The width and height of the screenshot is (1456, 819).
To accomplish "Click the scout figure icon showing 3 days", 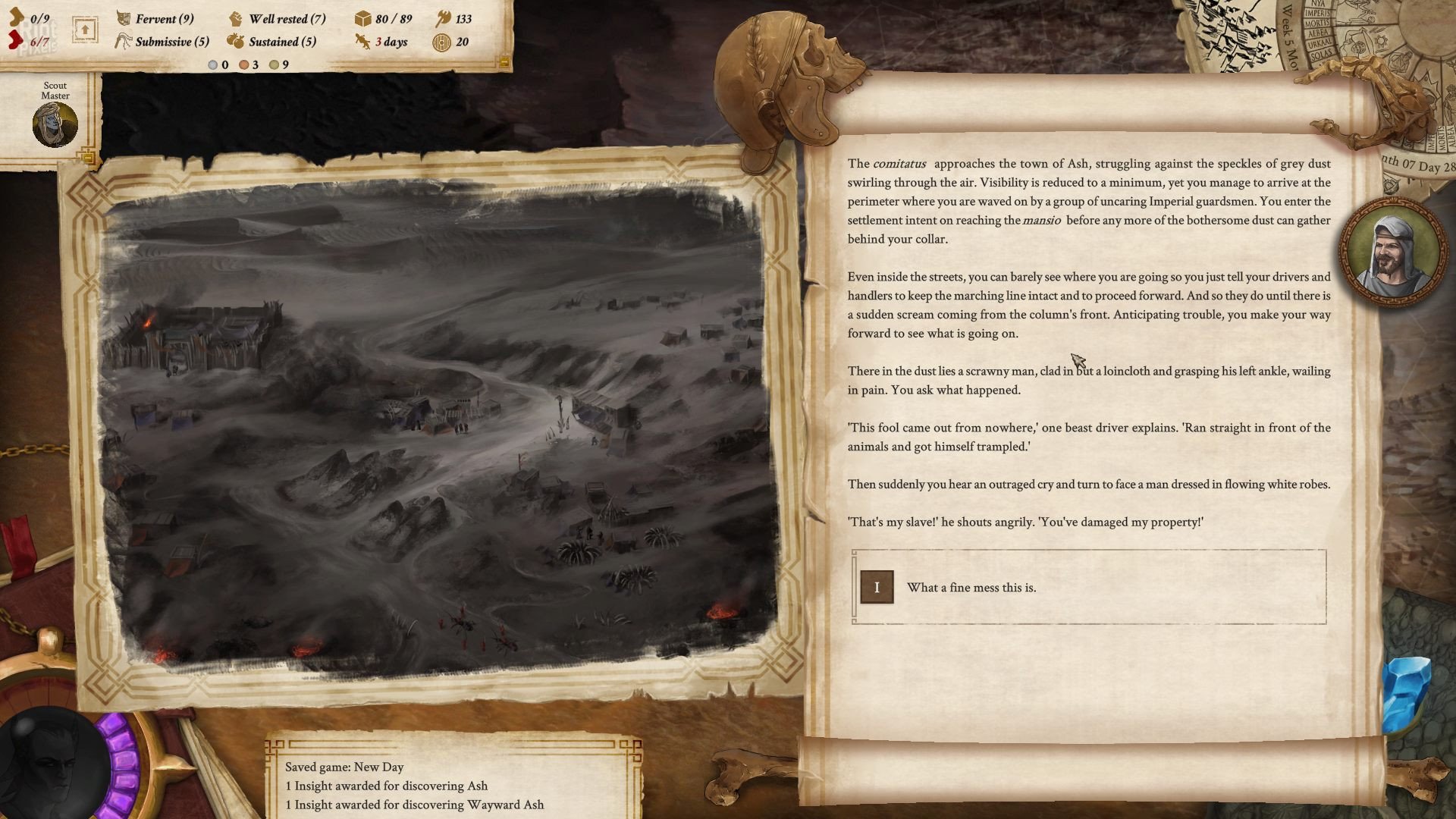I will (x=362, y=42).
